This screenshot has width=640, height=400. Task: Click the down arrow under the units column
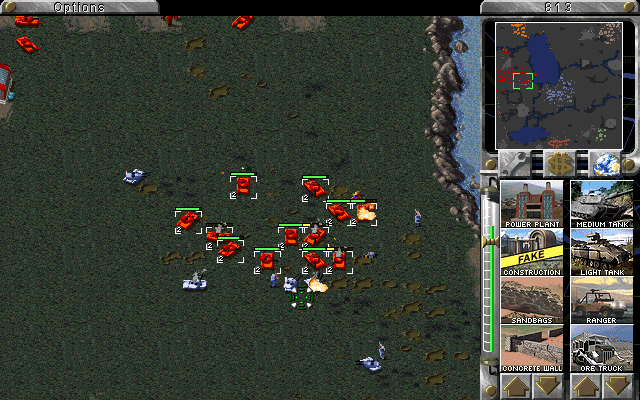pos(618,386)
